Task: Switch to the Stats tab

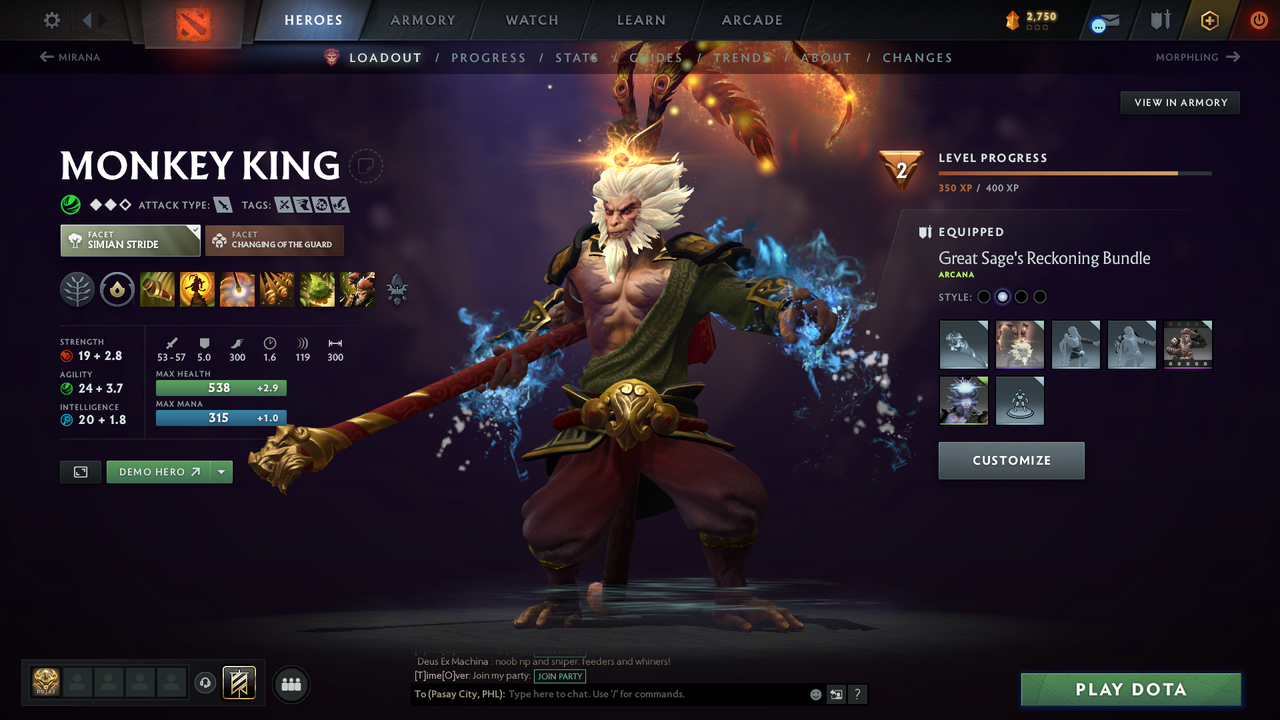Action: pos(576,57)
